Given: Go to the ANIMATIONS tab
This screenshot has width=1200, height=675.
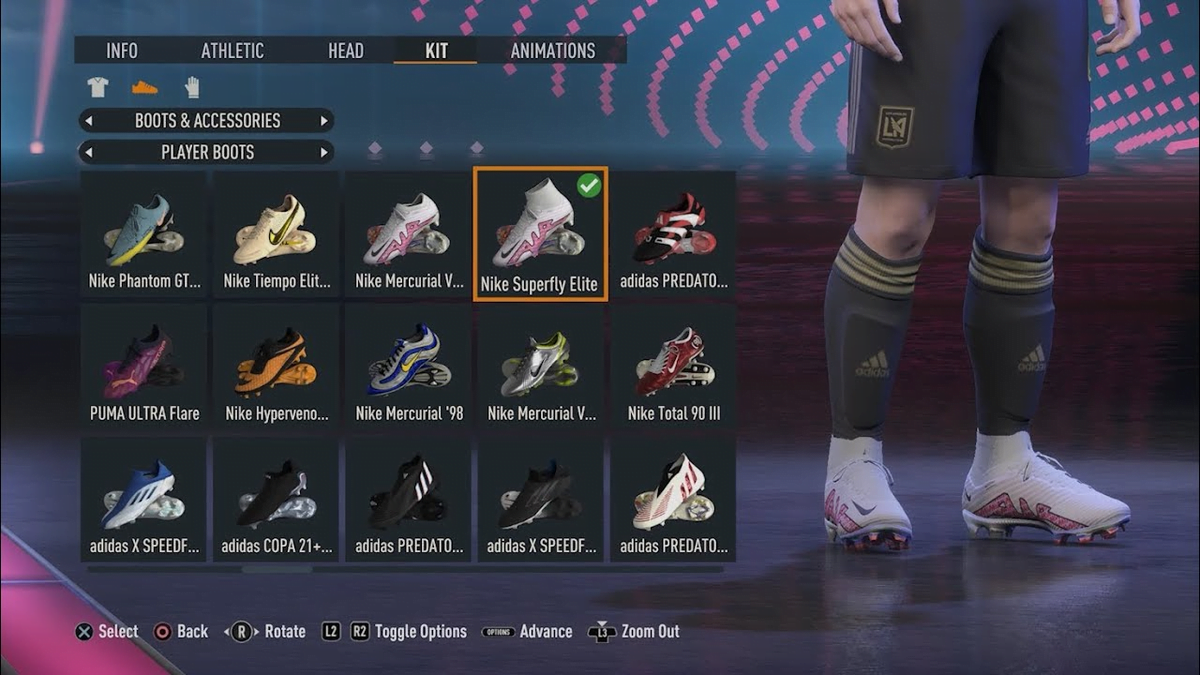Looking at the screenshot, I should click(552, 51).
